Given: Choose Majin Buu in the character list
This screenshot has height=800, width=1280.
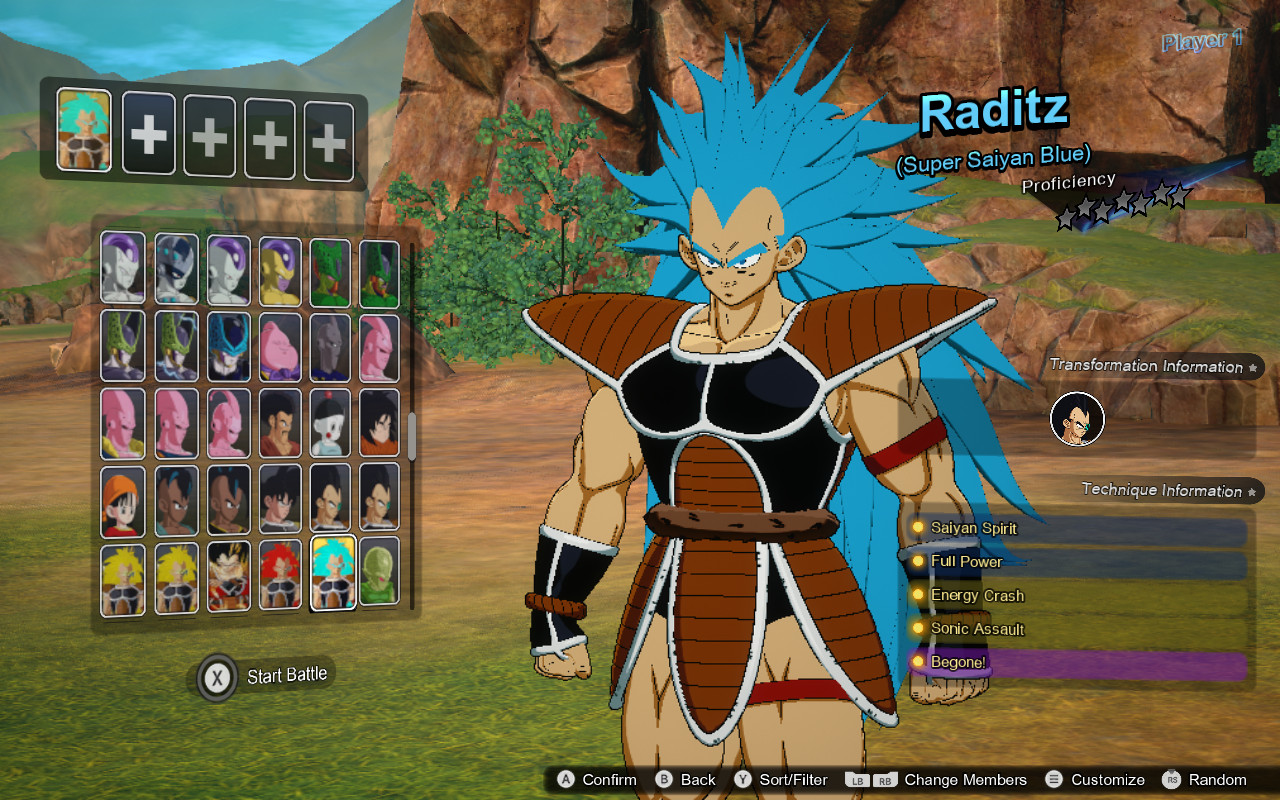Looking at the screenshot, I should [280, 343].
